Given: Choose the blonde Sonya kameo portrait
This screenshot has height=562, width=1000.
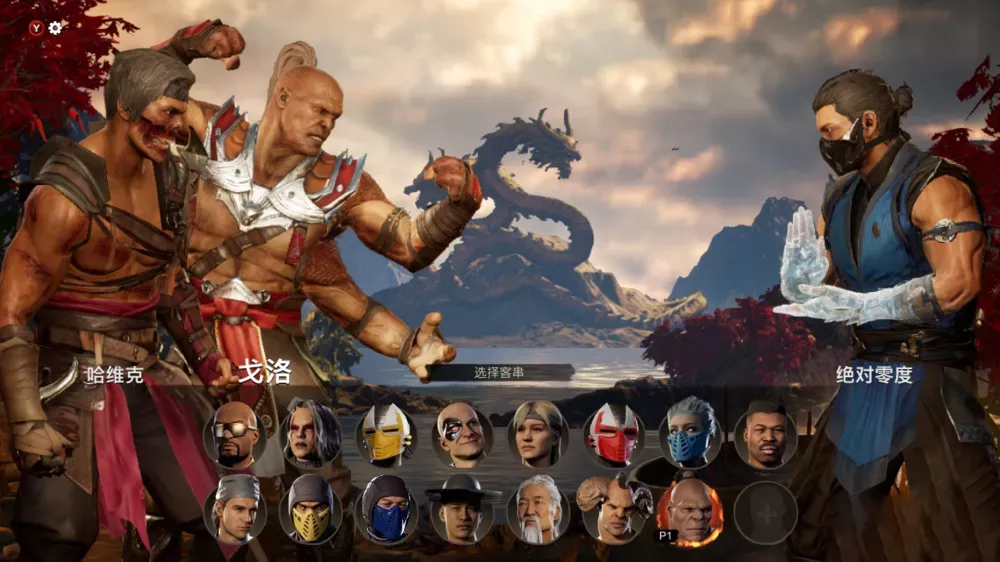Looking at the screenshot, I should point(538,434).
